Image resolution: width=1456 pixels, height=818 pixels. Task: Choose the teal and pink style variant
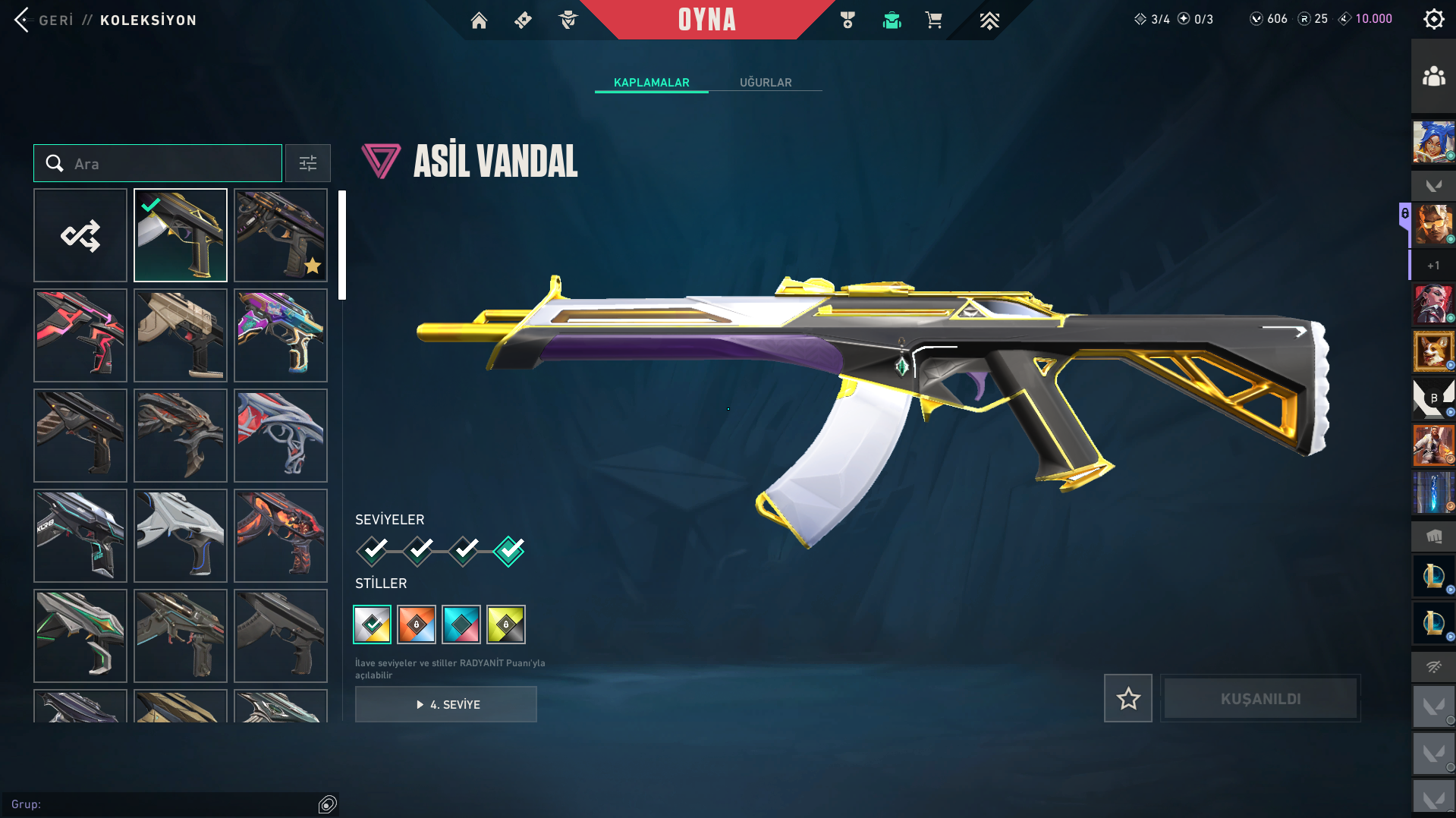click(461, 625)
